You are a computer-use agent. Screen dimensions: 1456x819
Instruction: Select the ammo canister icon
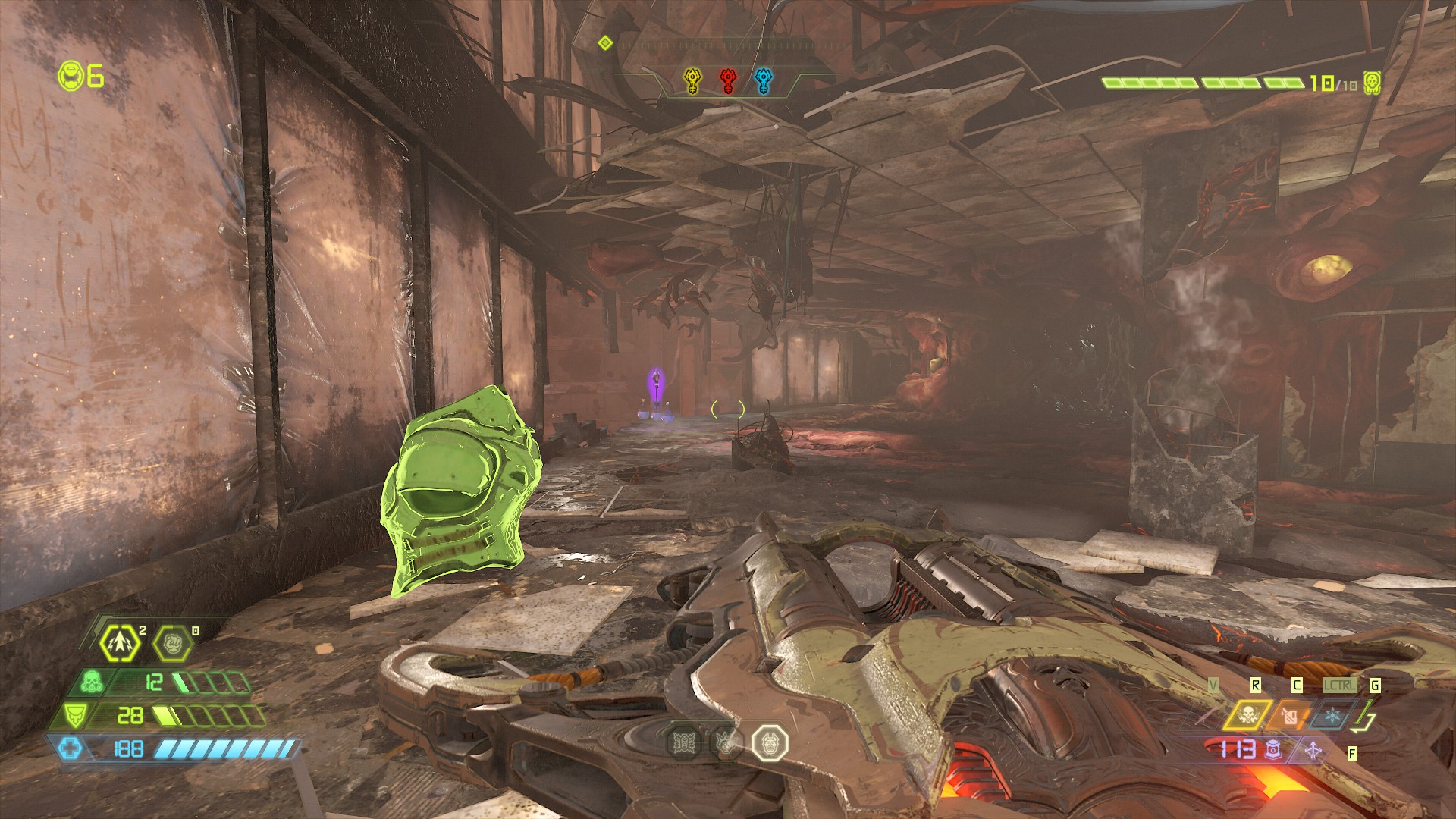[x=1273, y=750]
